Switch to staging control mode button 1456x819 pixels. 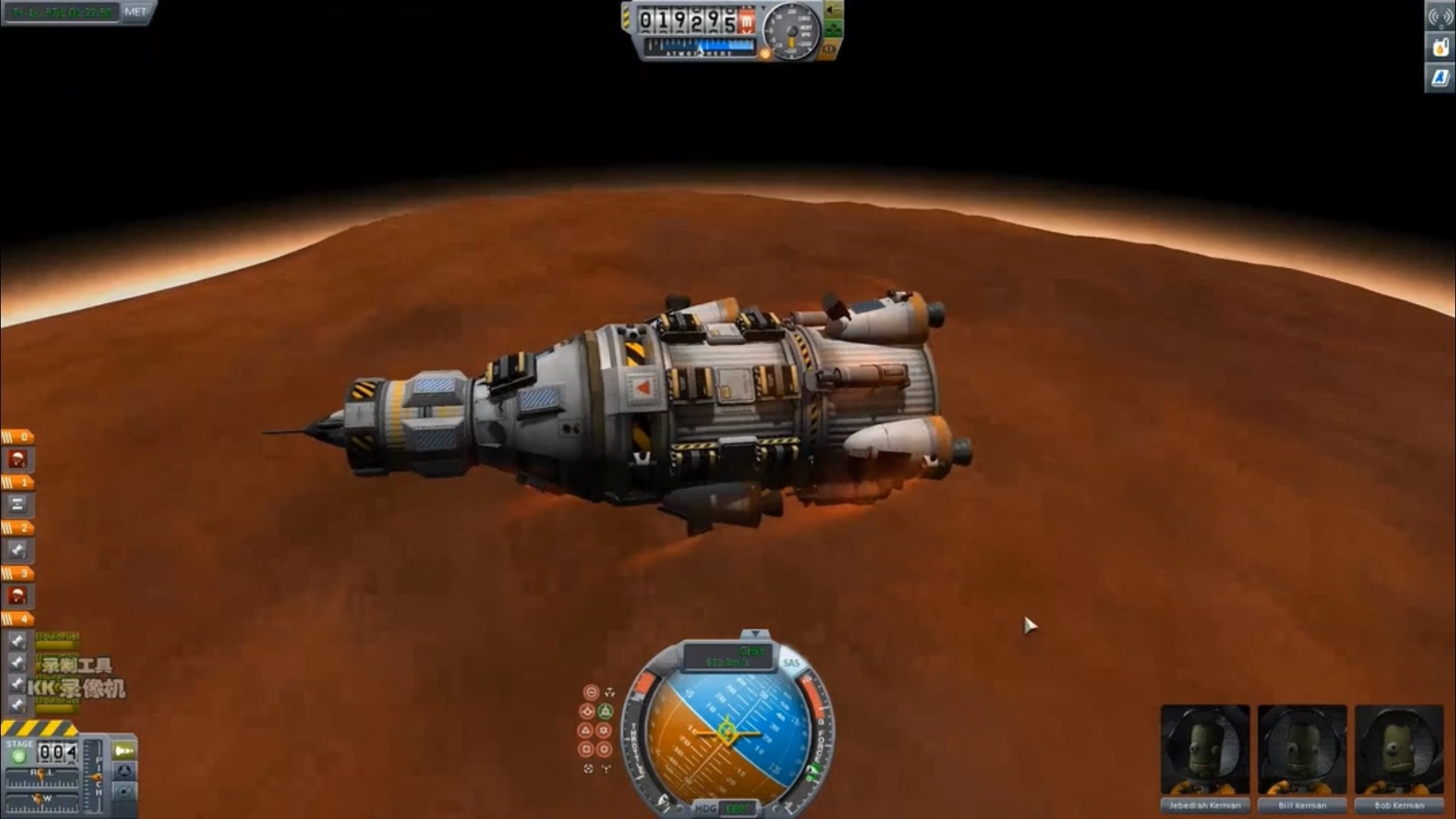pyautogui.click(x=124, y=750)
